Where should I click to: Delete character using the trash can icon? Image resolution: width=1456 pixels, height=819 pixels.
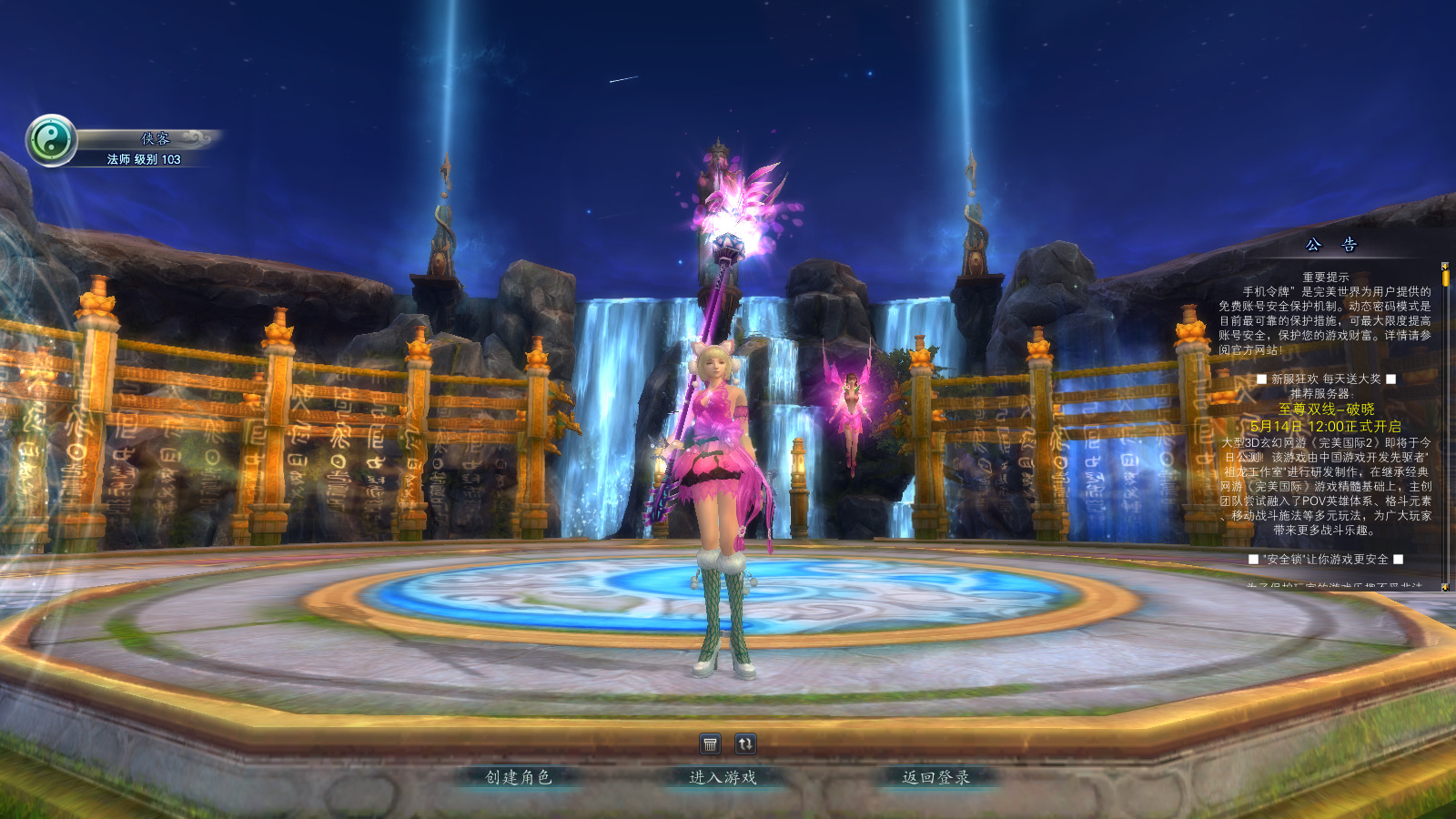711,744
